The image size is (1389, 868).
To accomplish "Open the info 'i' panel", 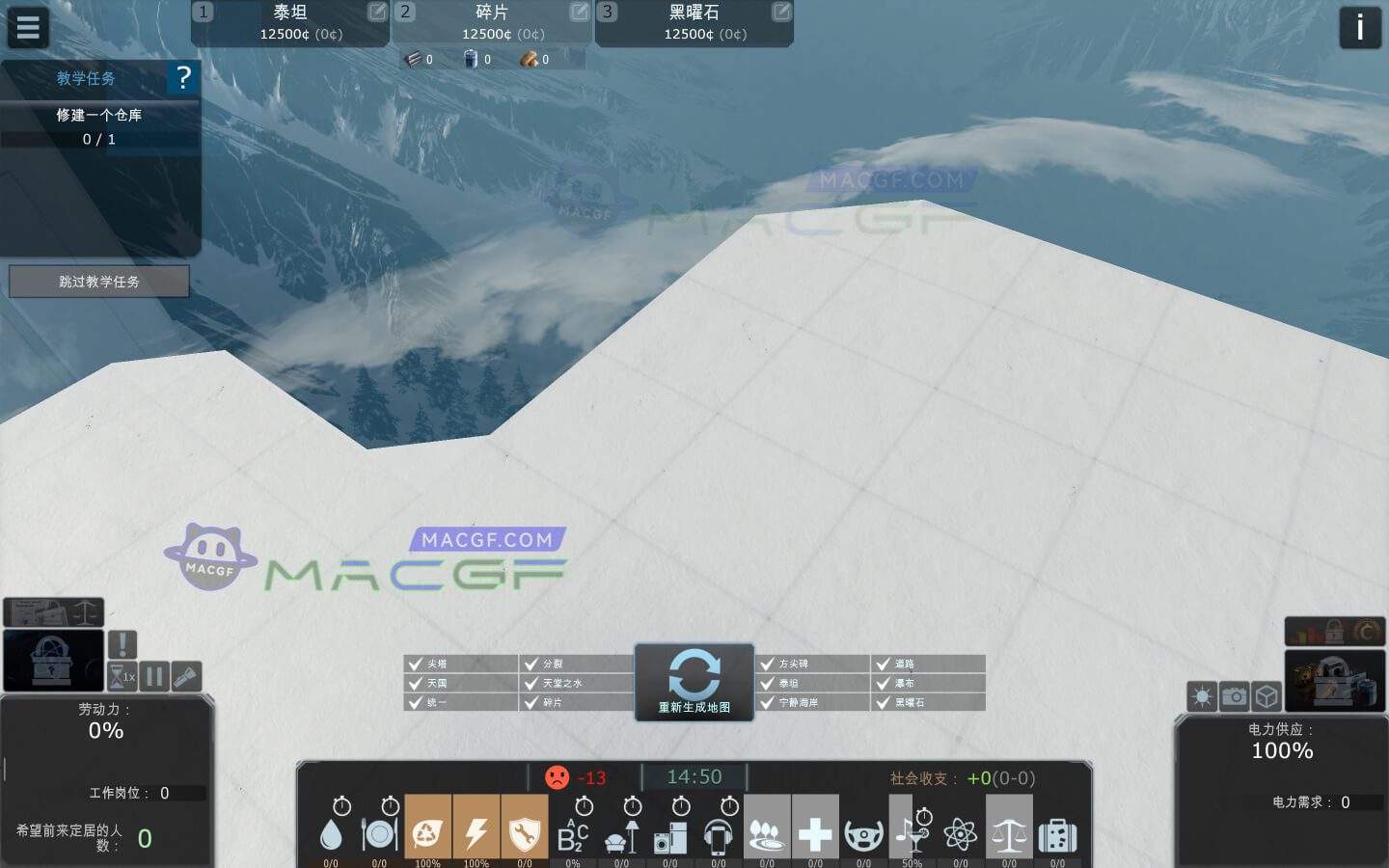I will [x=1359, y=27].
